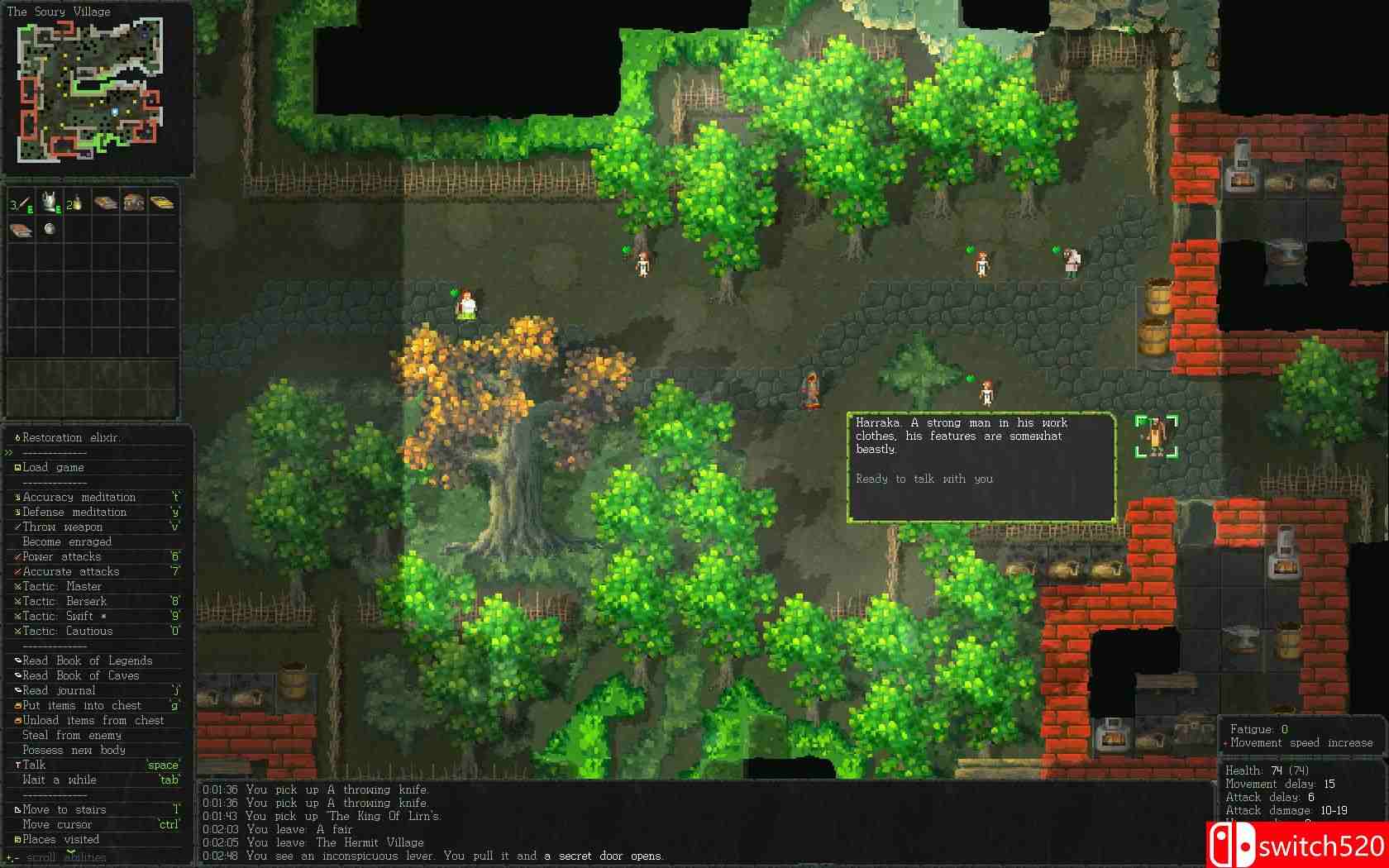The image size is (1389, 868).
Task: Click the silver coin item in inventory
Action: (49, 230)
